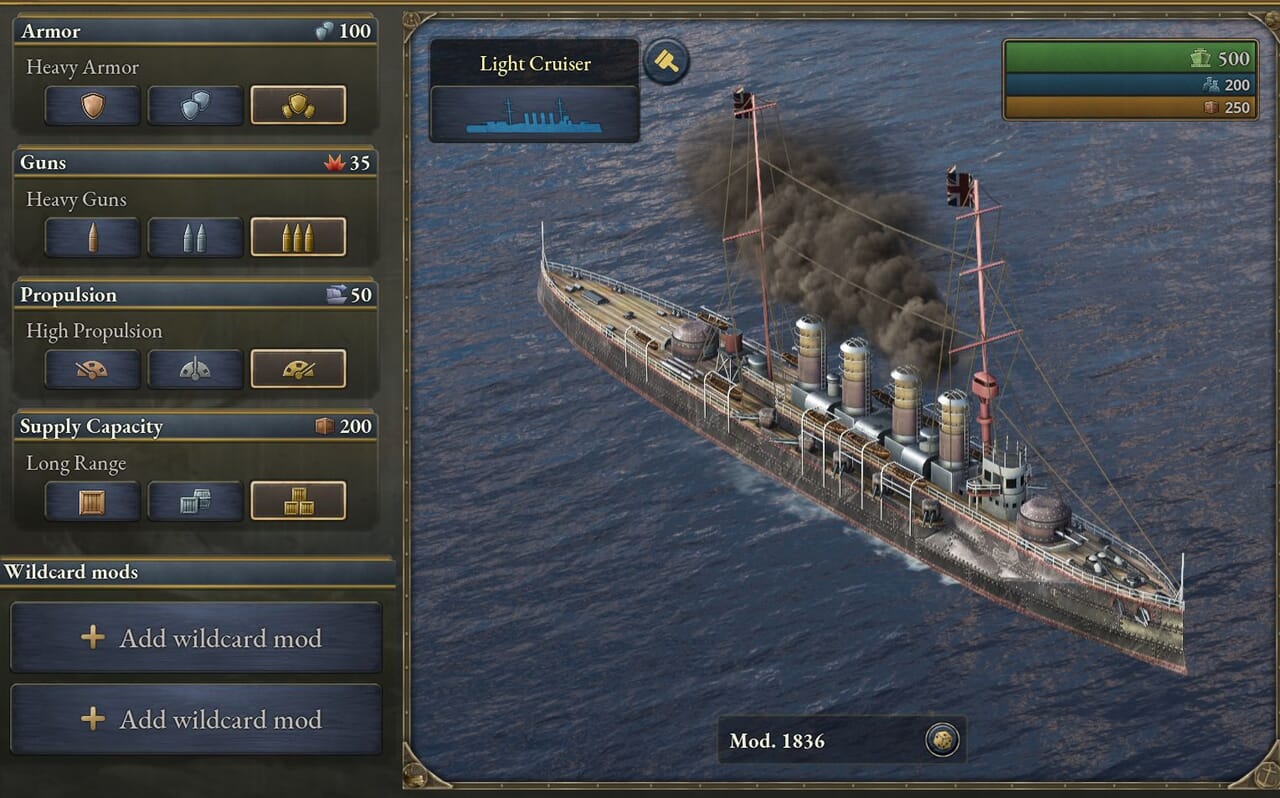
Task: Pick the three-crate Long Range supply option
Action: pos(298,501)
